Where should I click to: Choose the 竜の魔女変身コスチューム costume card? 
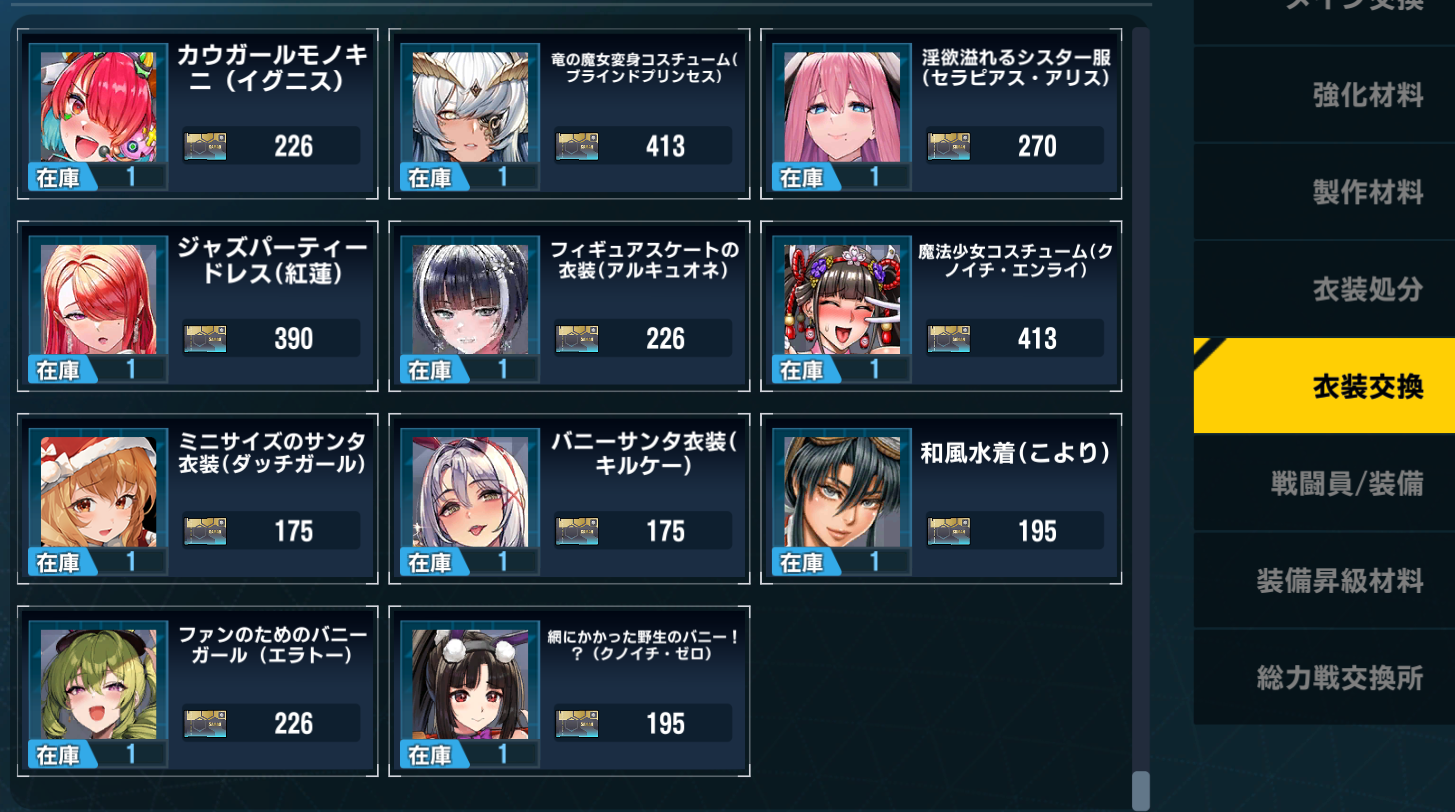click(569, 113)
